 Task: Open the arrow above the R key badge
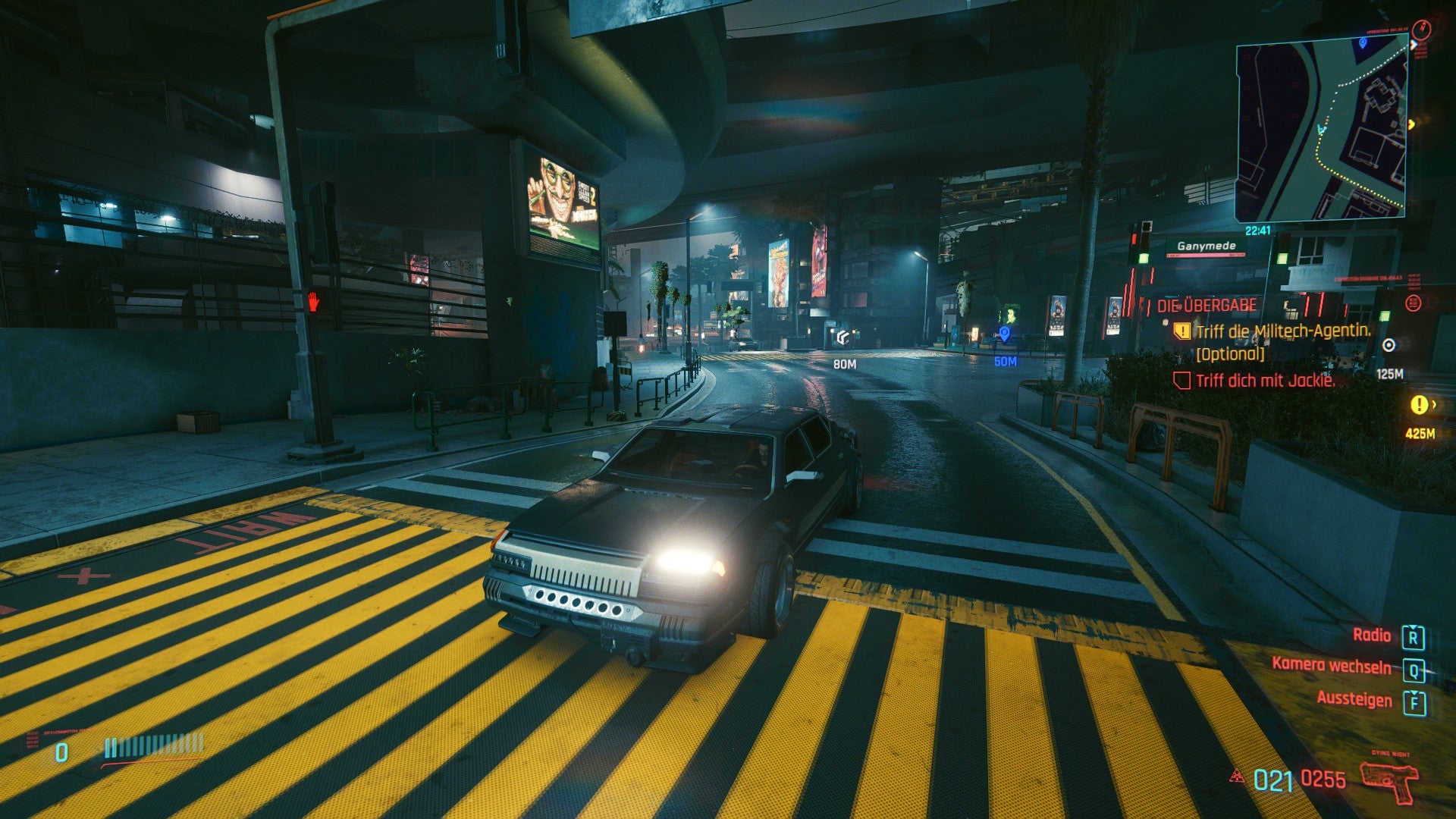[1413, 627]
